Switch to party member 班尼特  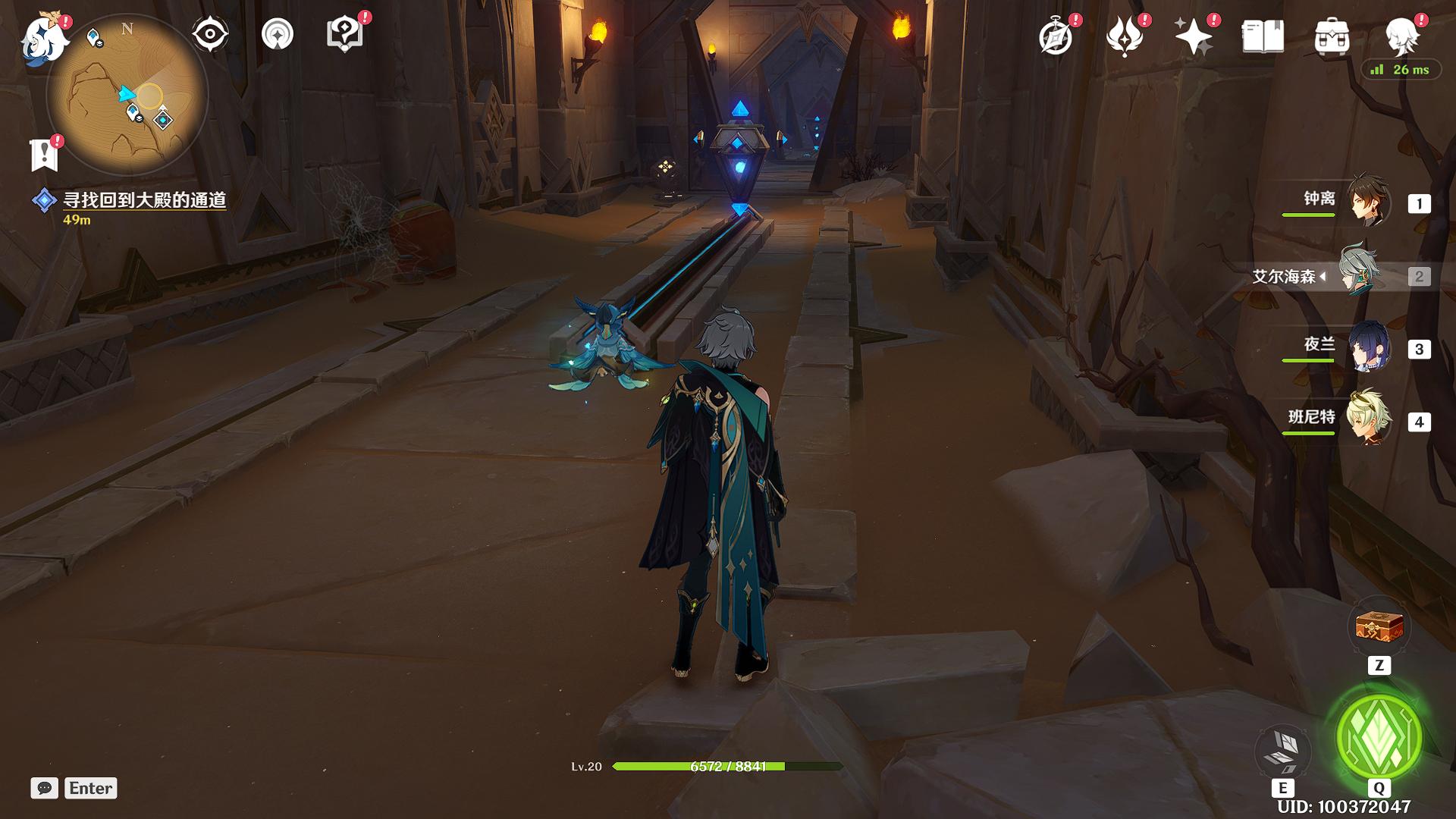pos(1369,419)
